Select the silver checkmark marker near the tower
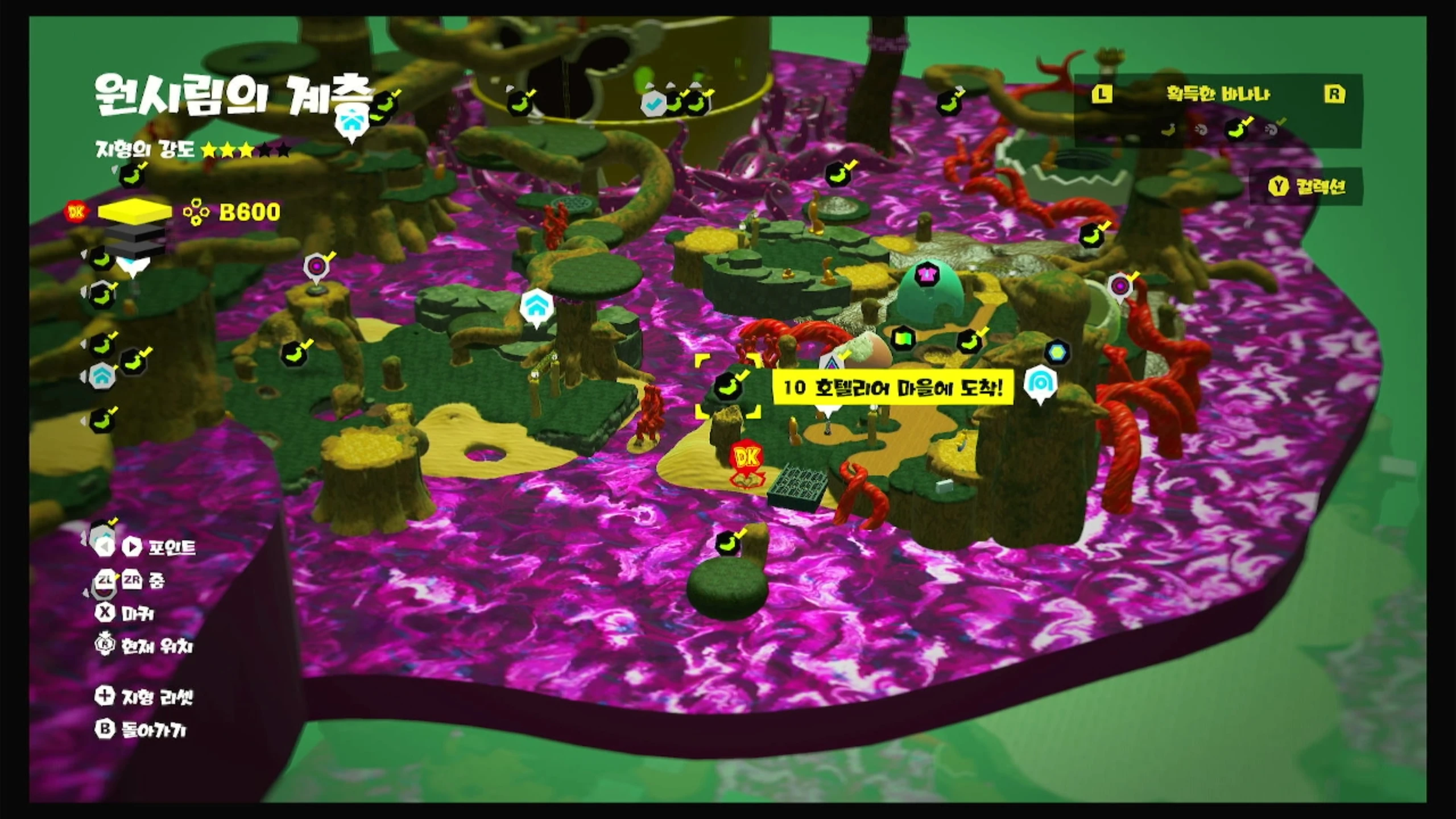The width and height of the screenshot is (1456, 819). (x=652, y=104)
